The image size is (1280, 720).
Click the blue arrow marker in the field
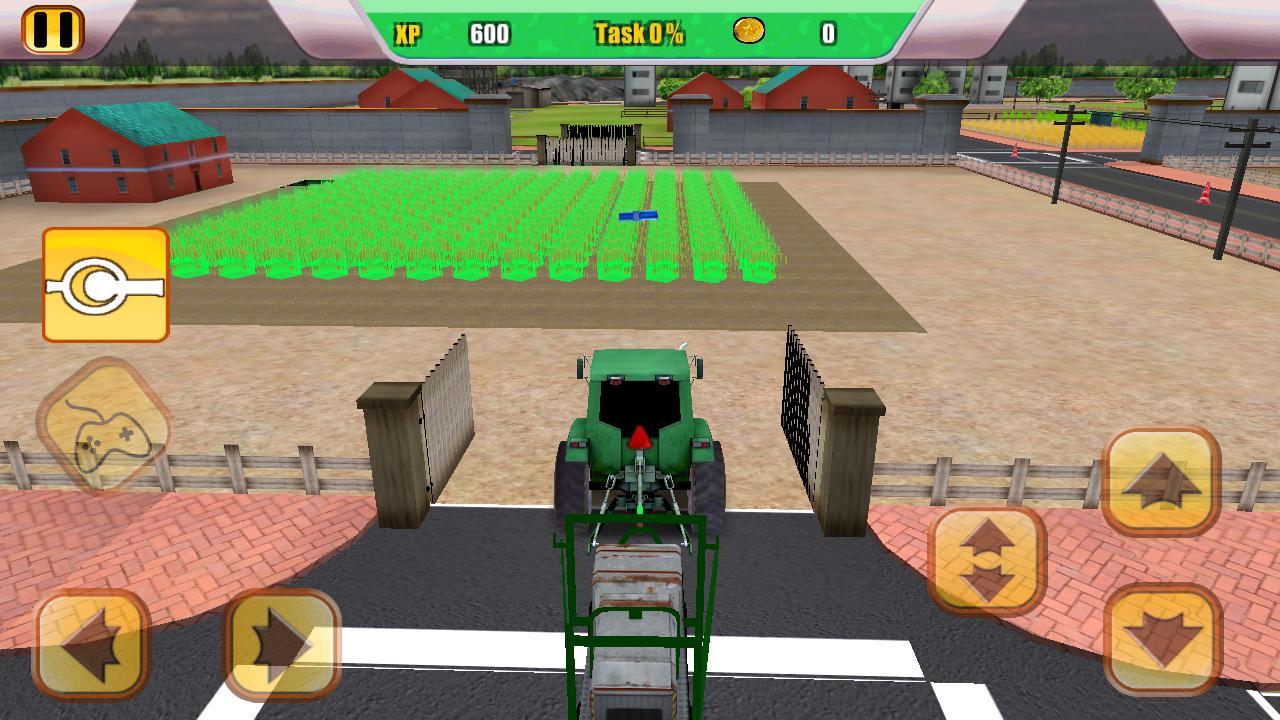click(640, 214)
